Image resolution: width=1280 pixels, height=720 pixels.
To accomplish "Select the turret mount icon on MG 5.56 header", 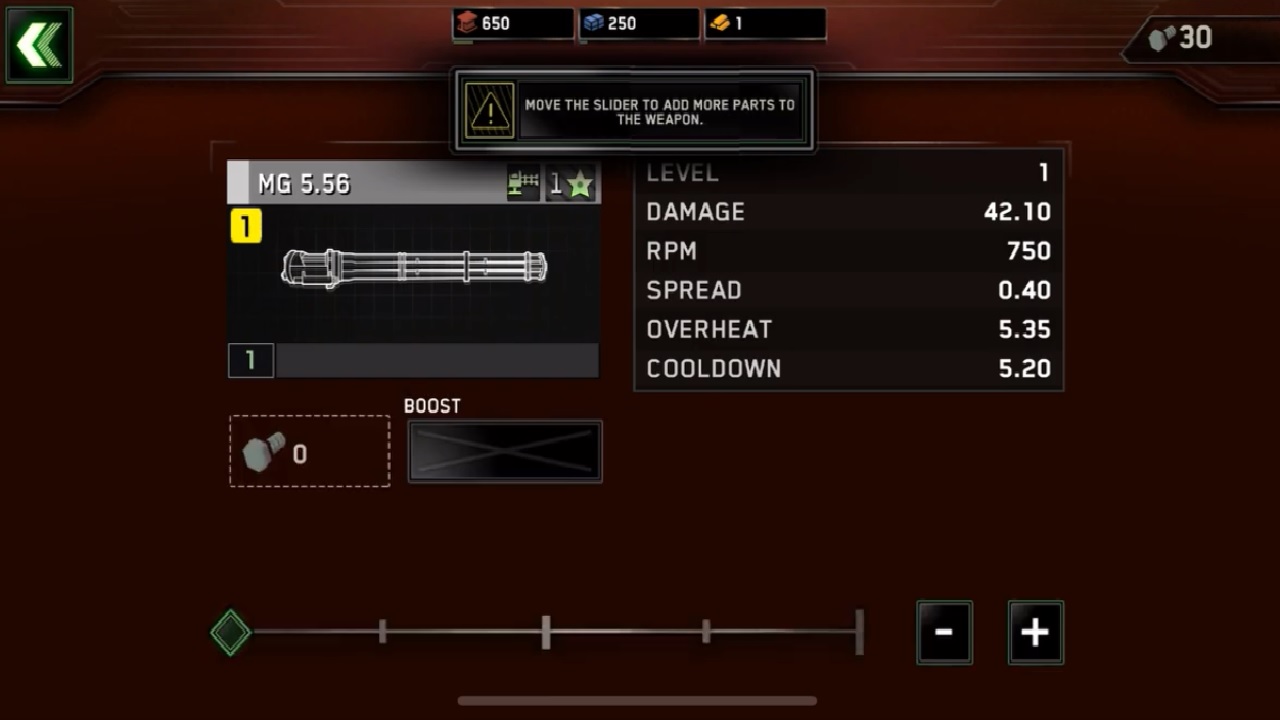I will [x=524, y=183].
